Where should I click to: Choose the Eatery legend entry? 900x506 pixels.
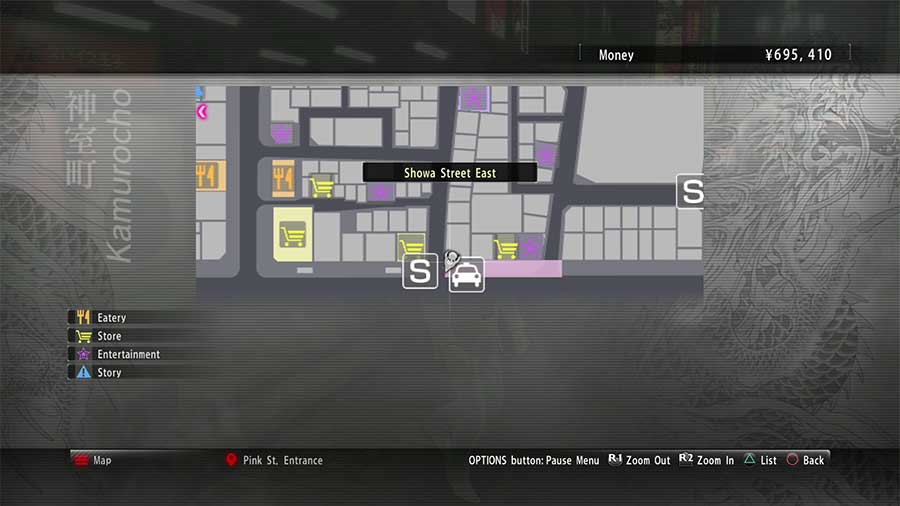coord(111,318)
